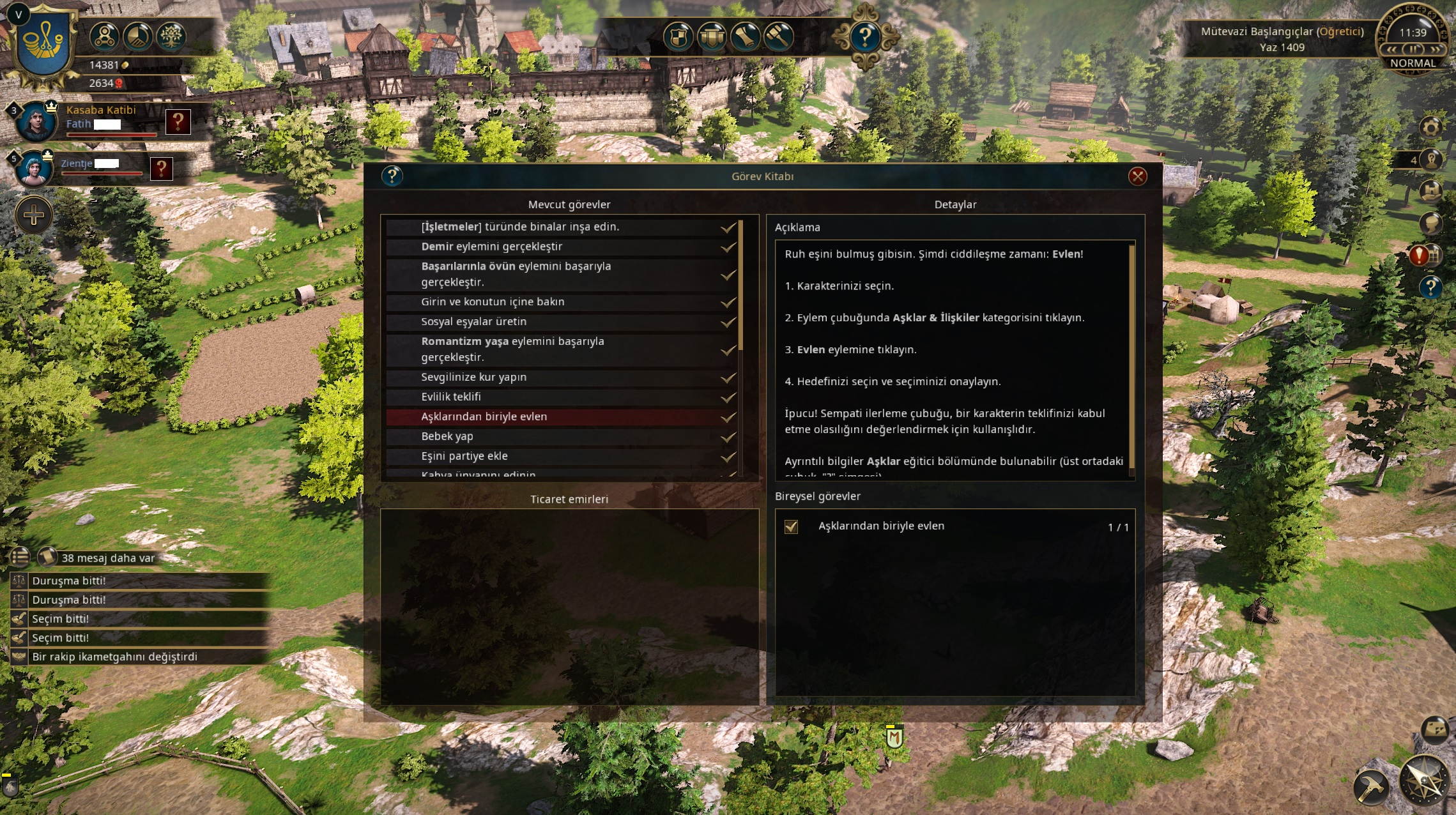The width and height of the screenshot is (1456, 815).
Task: Click the round plus button under portraits
Action: click(34, 215)
